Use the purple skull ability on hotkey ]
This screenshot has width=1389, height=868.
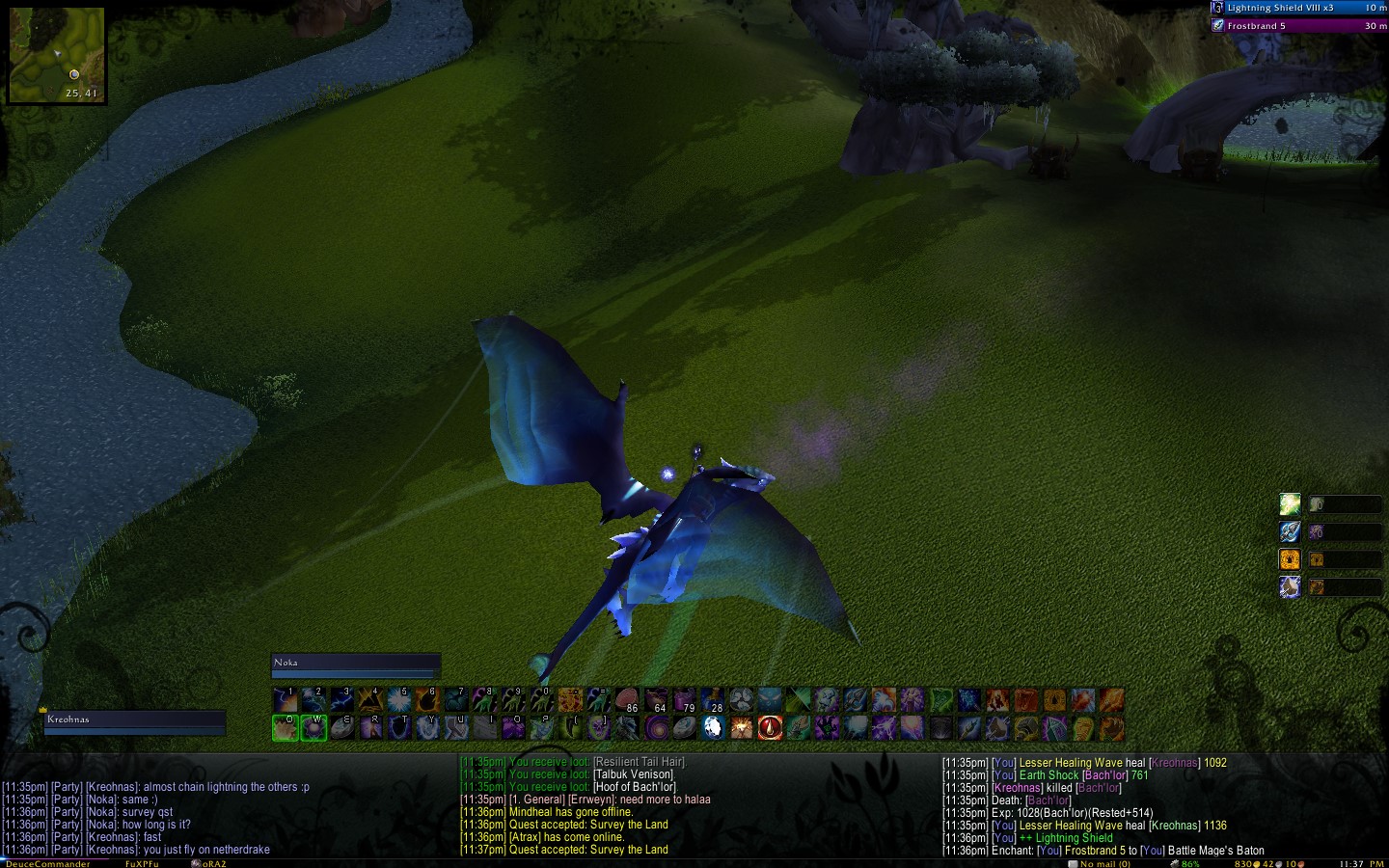click(x=599, y=727)
